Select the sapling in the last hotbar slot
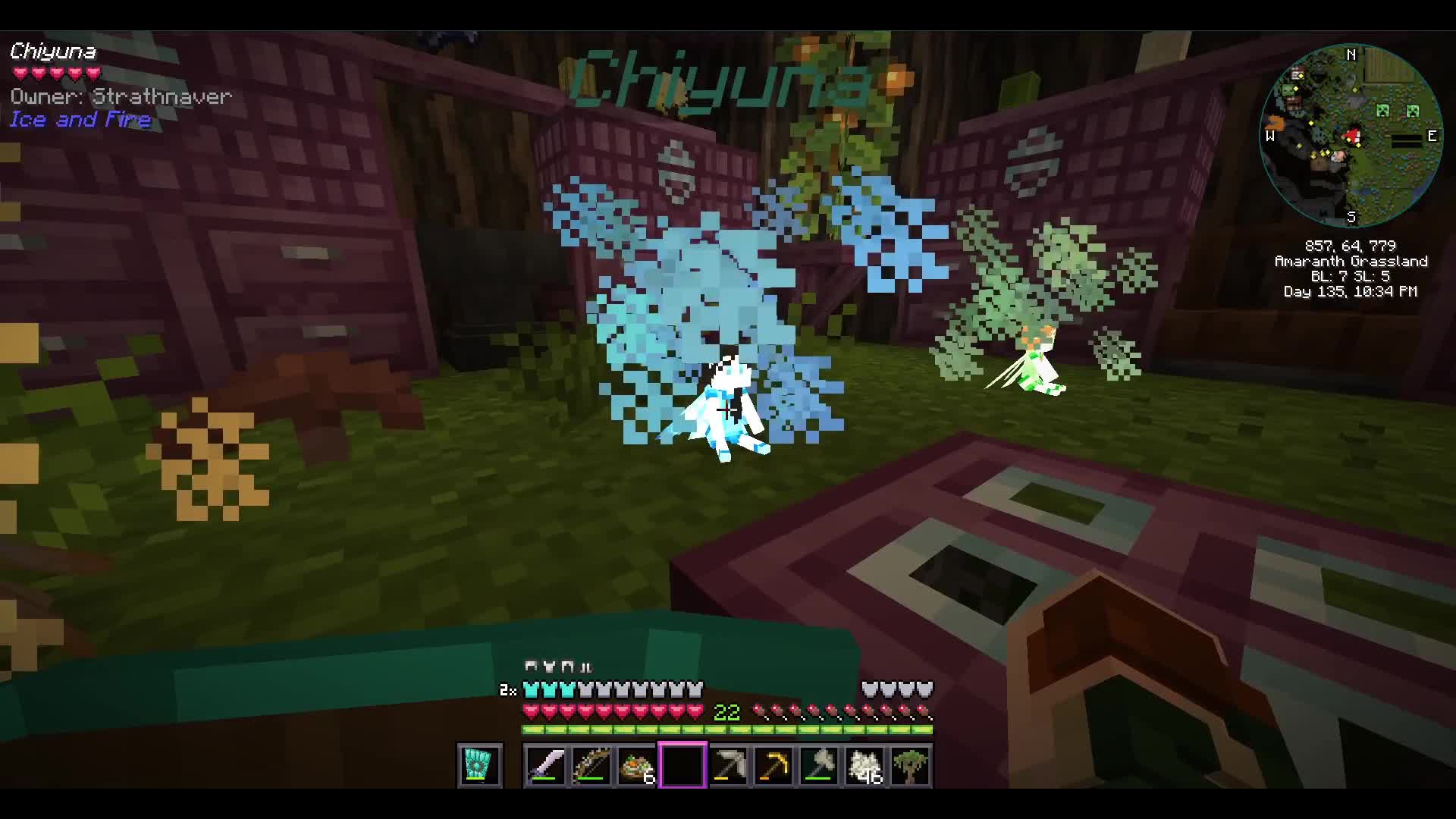Viewport: 1456px width, 819px height. coord(910,766)
